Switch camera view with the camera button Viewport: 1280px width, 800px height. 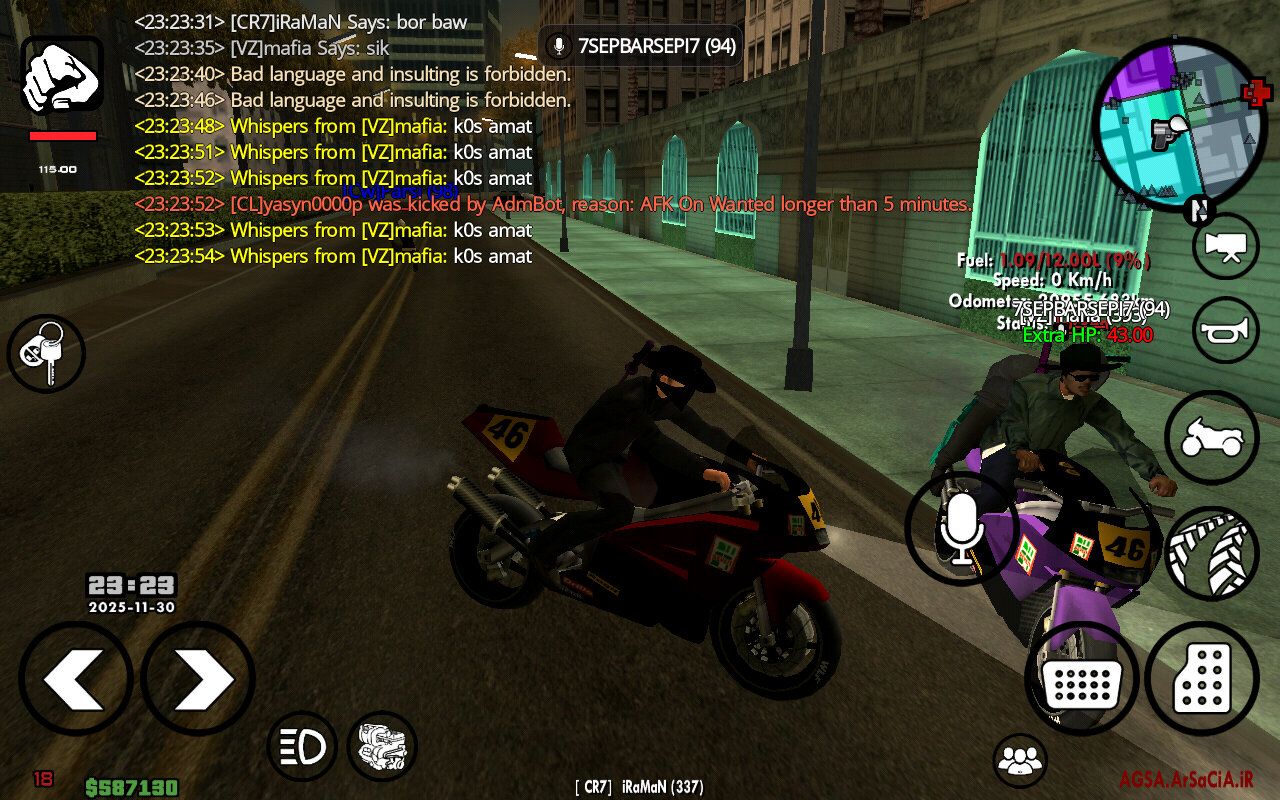pos(1225,246)
